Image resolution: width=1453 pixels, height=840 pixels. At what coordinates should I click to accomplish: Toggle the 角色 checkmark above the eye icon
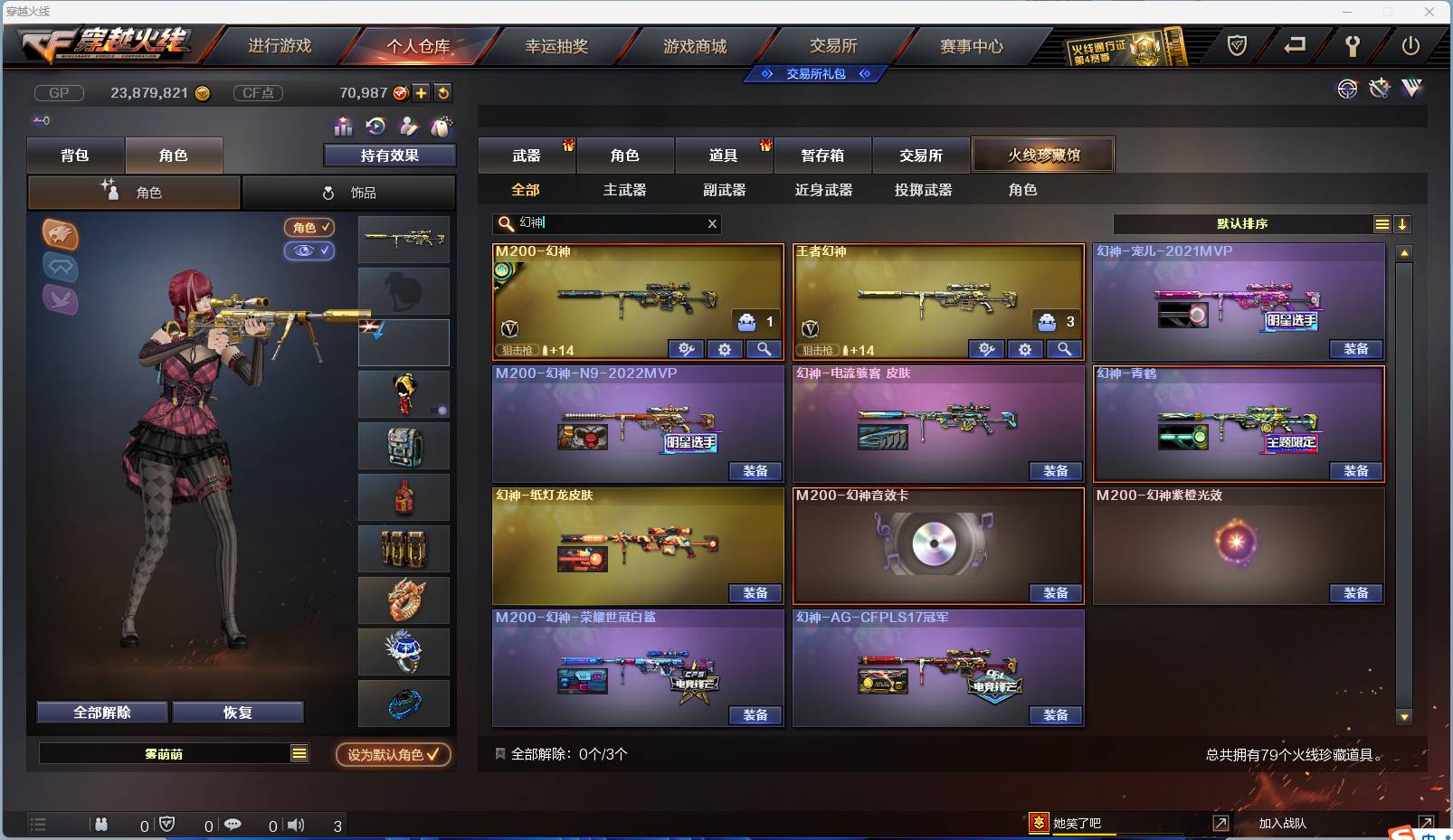click(310, 227)
